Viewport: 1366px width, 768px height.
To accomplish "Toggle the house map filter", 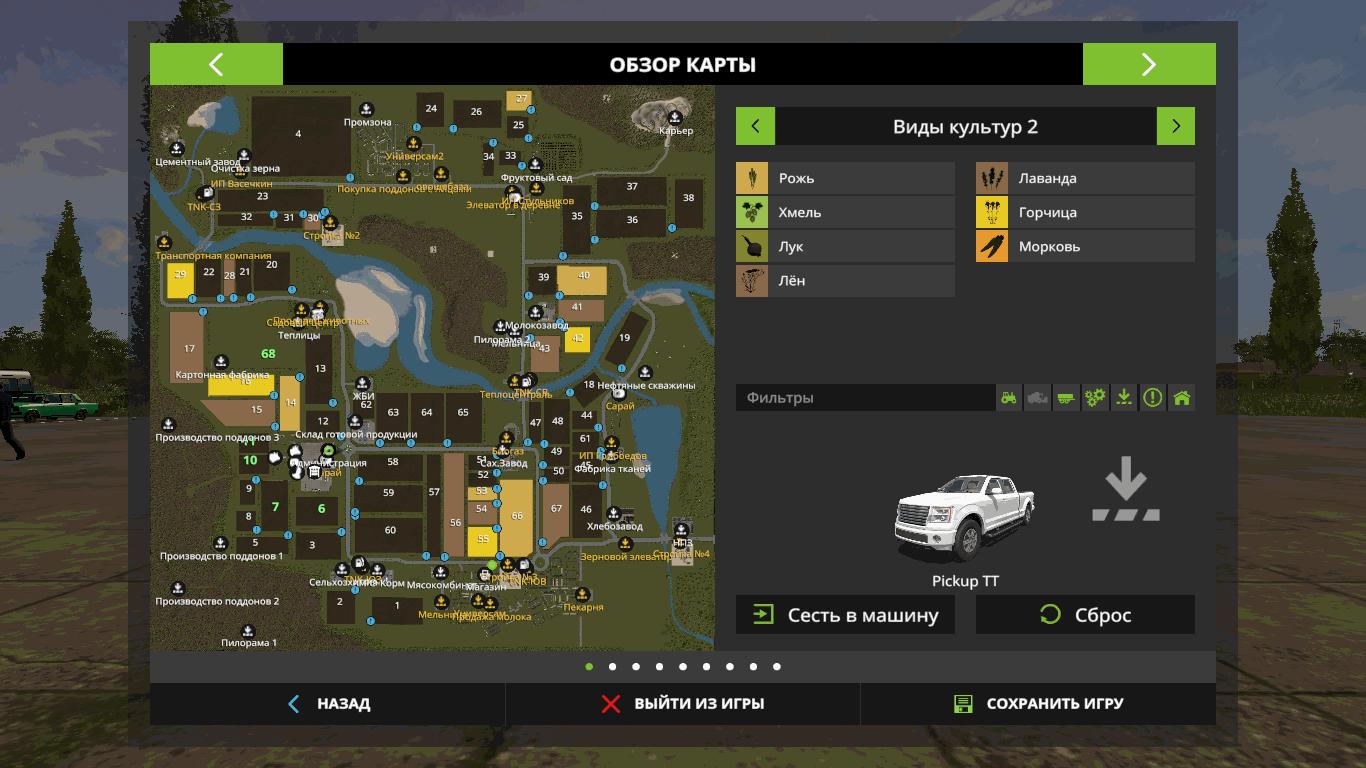I will coord(1182,398).
